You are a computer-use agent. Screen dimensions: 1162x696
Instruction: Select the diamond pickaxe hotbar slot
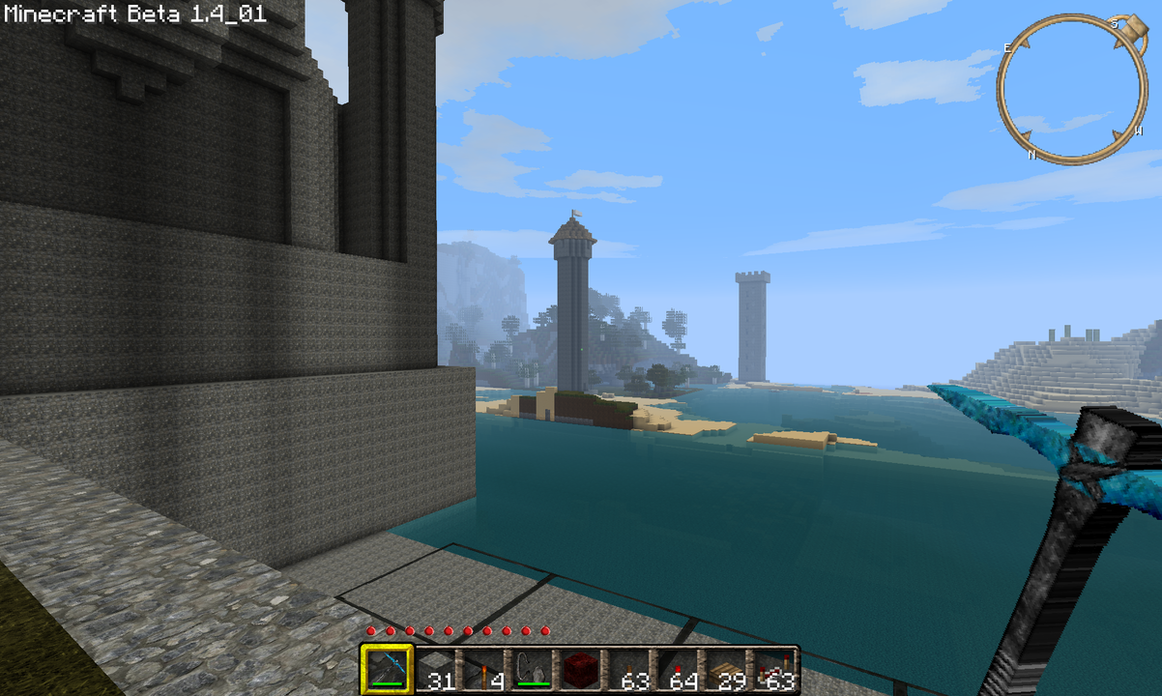pyautogui.click(x=386, y=667)
